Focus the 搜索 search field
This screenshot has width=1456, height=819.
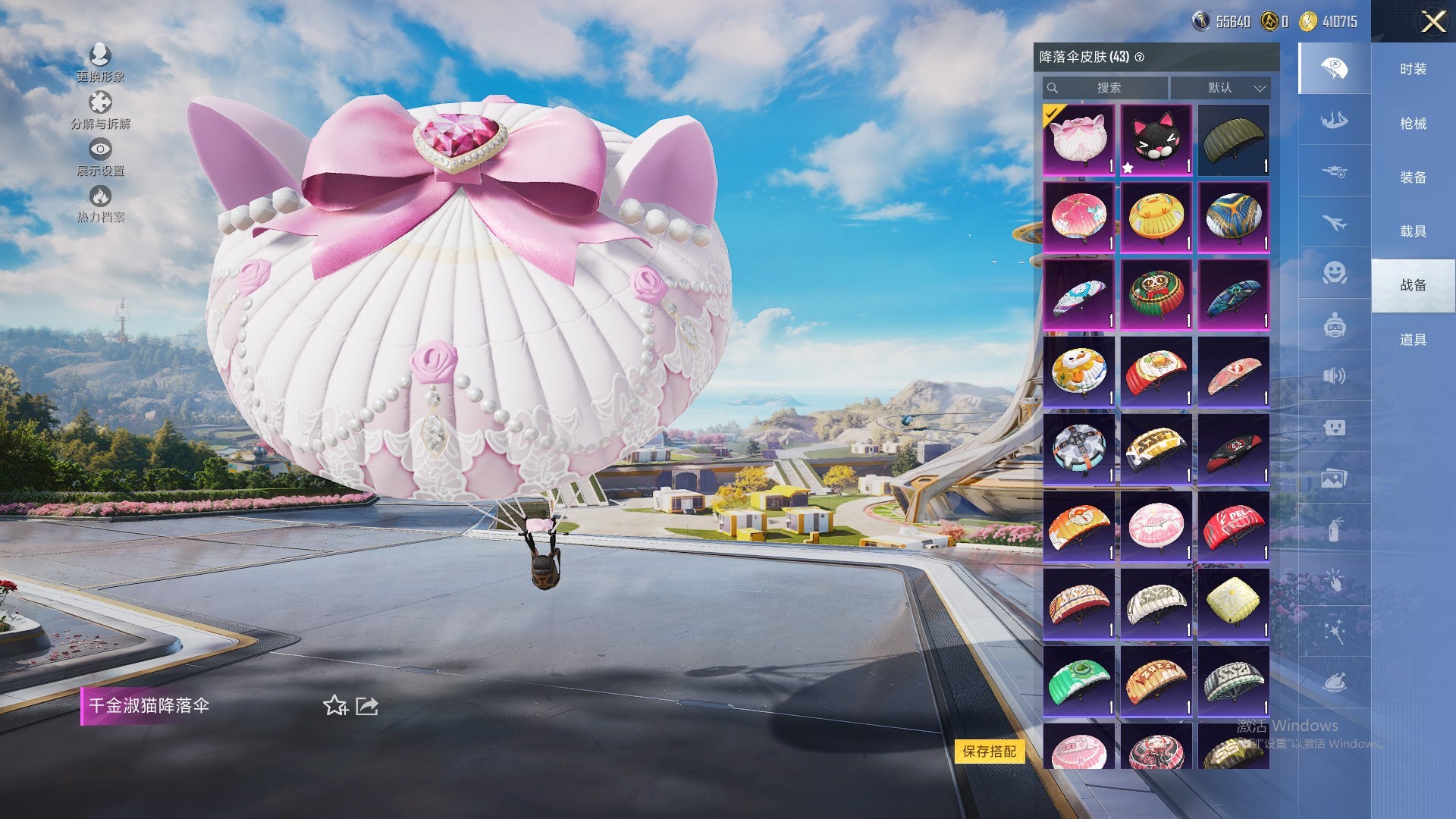point(1108,88)
